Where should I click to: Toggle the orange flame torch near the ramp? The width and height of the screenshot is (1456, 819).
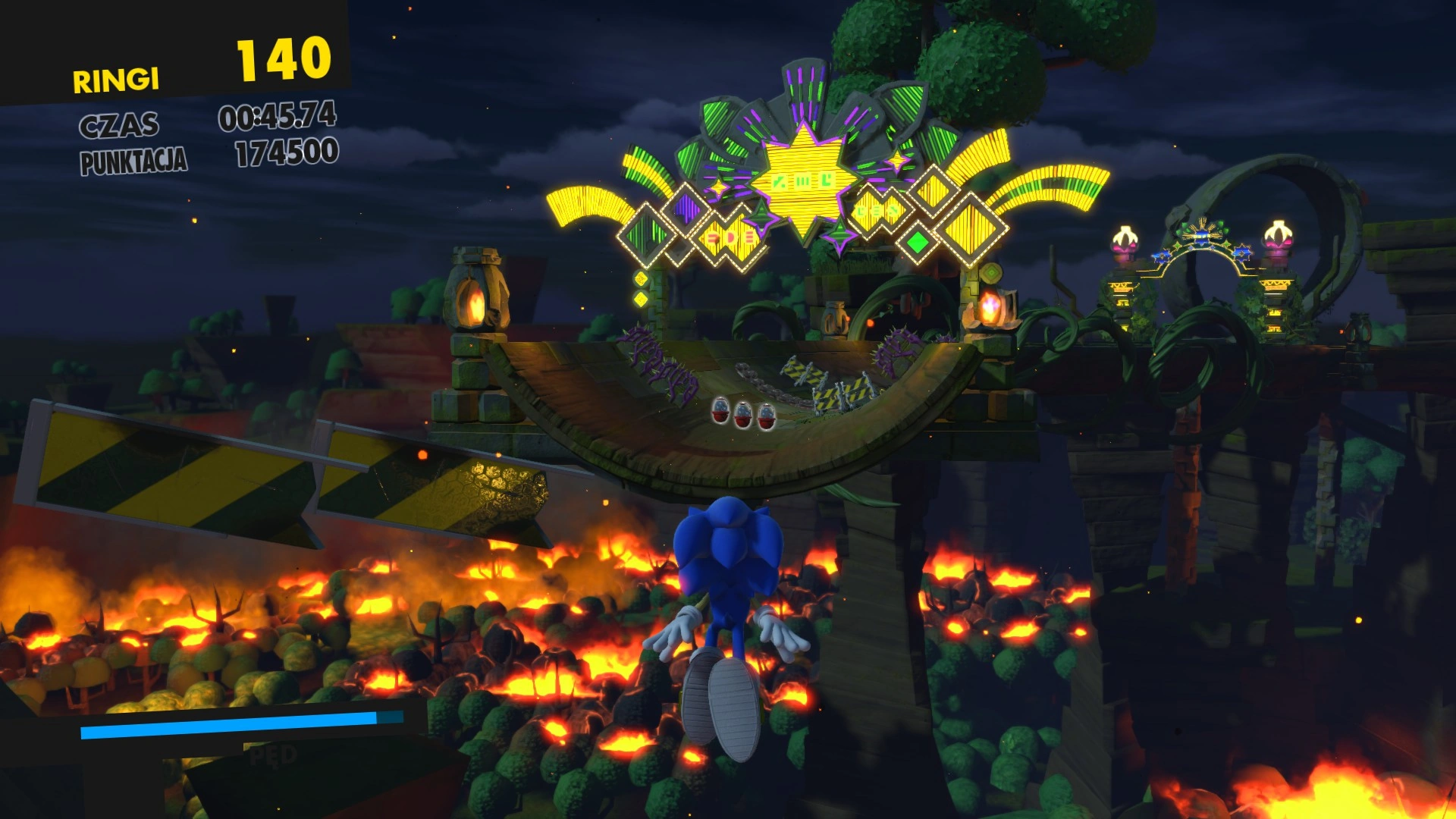pos(992,308)
